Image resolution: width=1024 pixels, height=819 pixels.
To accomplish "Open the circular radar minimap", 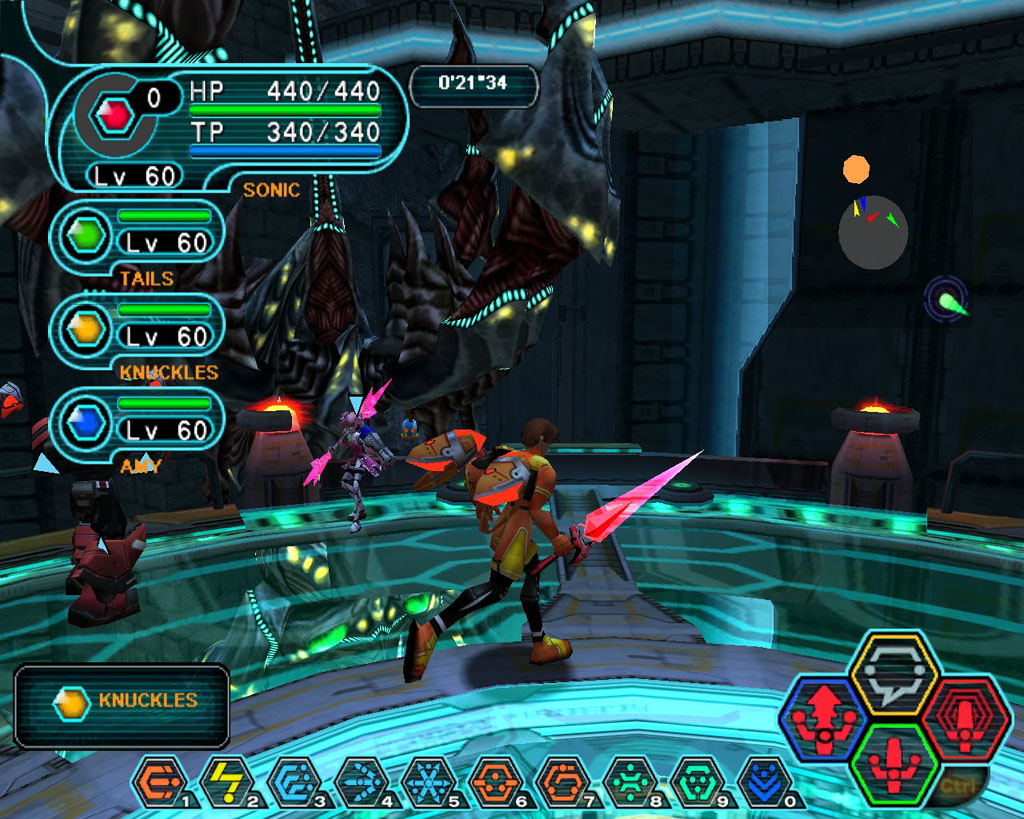I will (x=873, y=231).
